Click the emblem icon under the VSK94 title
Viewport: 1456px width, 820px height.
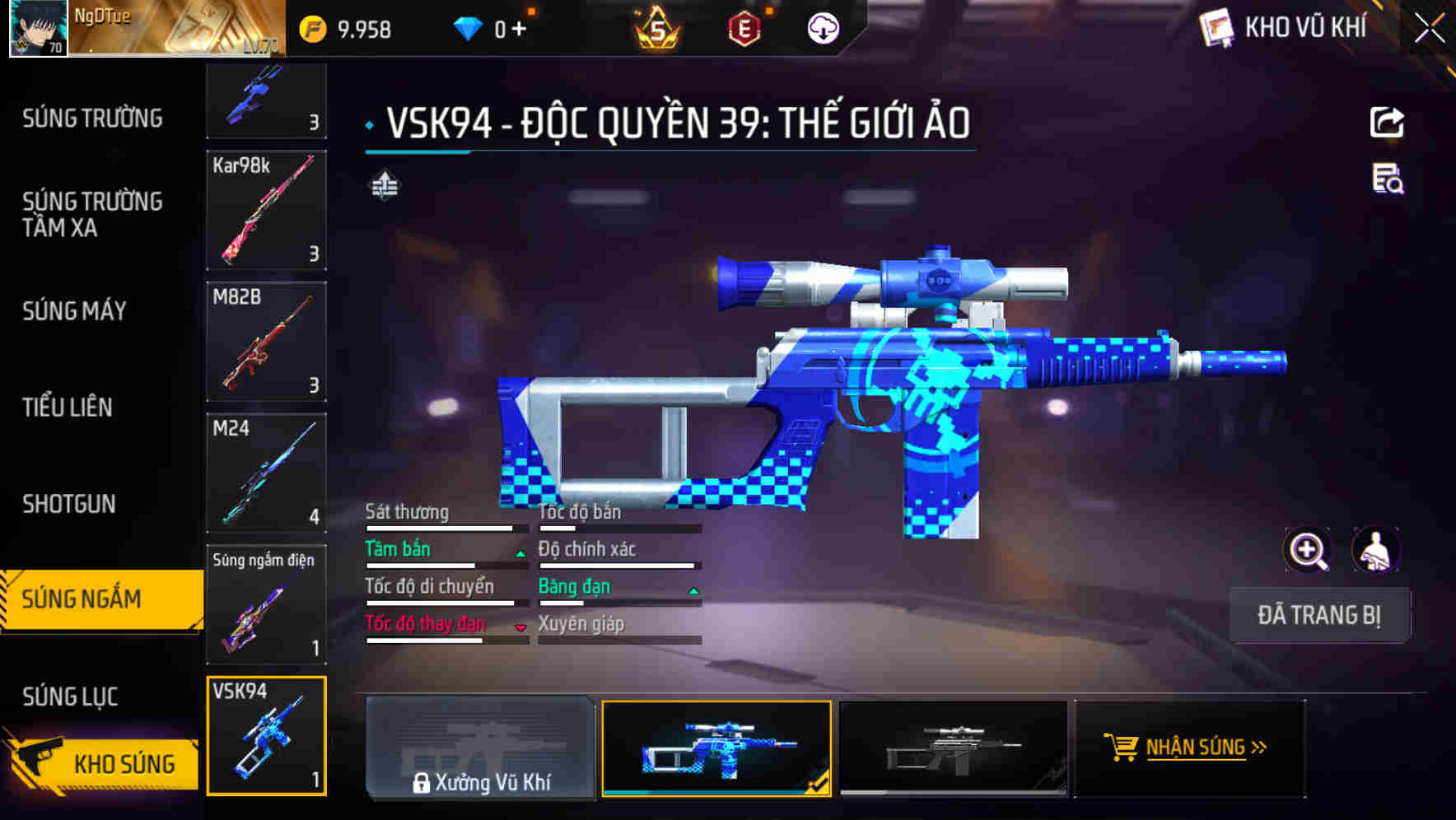point(385,186)
